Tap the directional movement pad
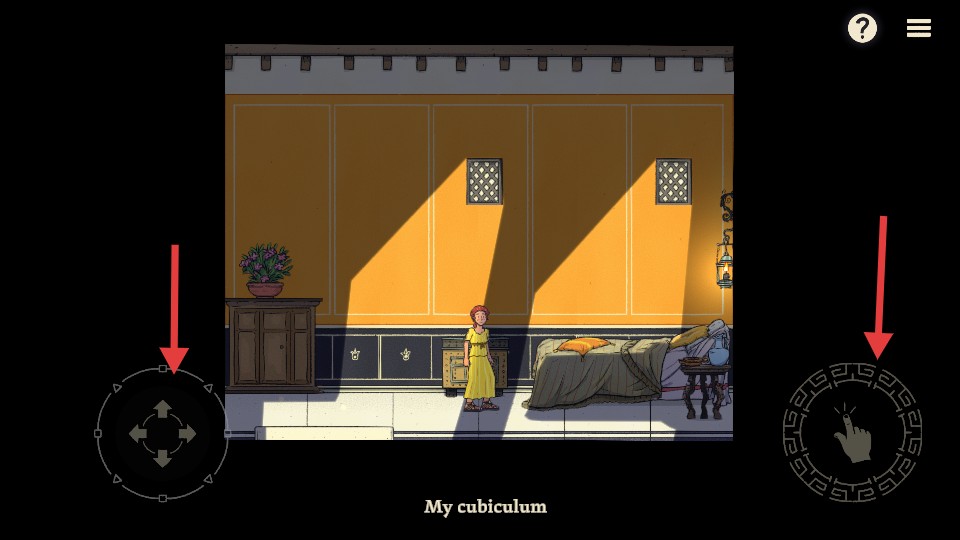This screenshot has height=540, width=960. pyautogui.click(x=163, y=434)
